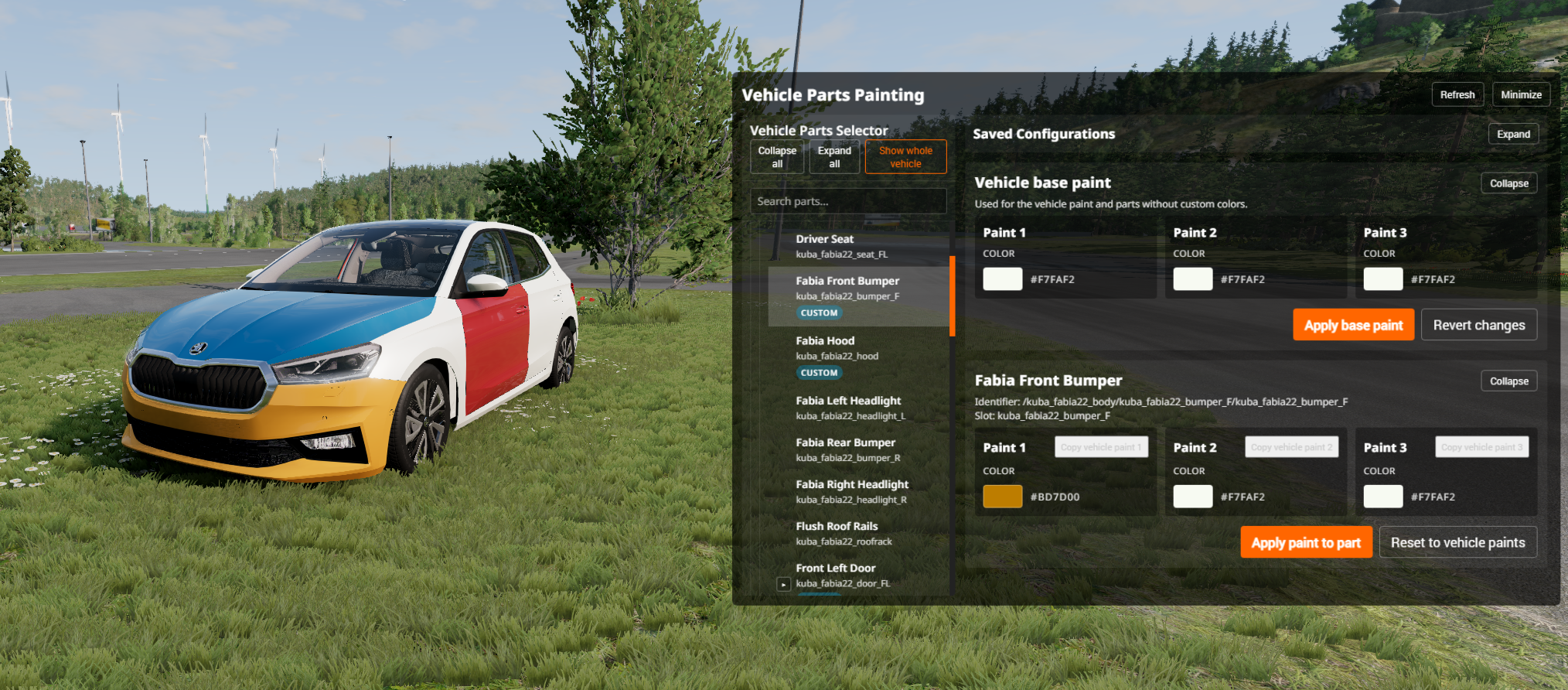Show whole vehicle
The image size is (1568, 690).
pos(905,157)
